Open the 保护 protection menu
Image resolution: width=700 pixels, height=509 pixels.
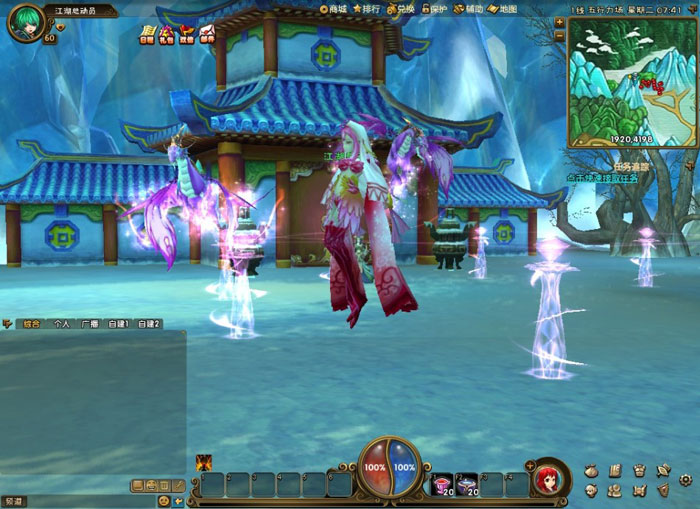tap(434, 8)
